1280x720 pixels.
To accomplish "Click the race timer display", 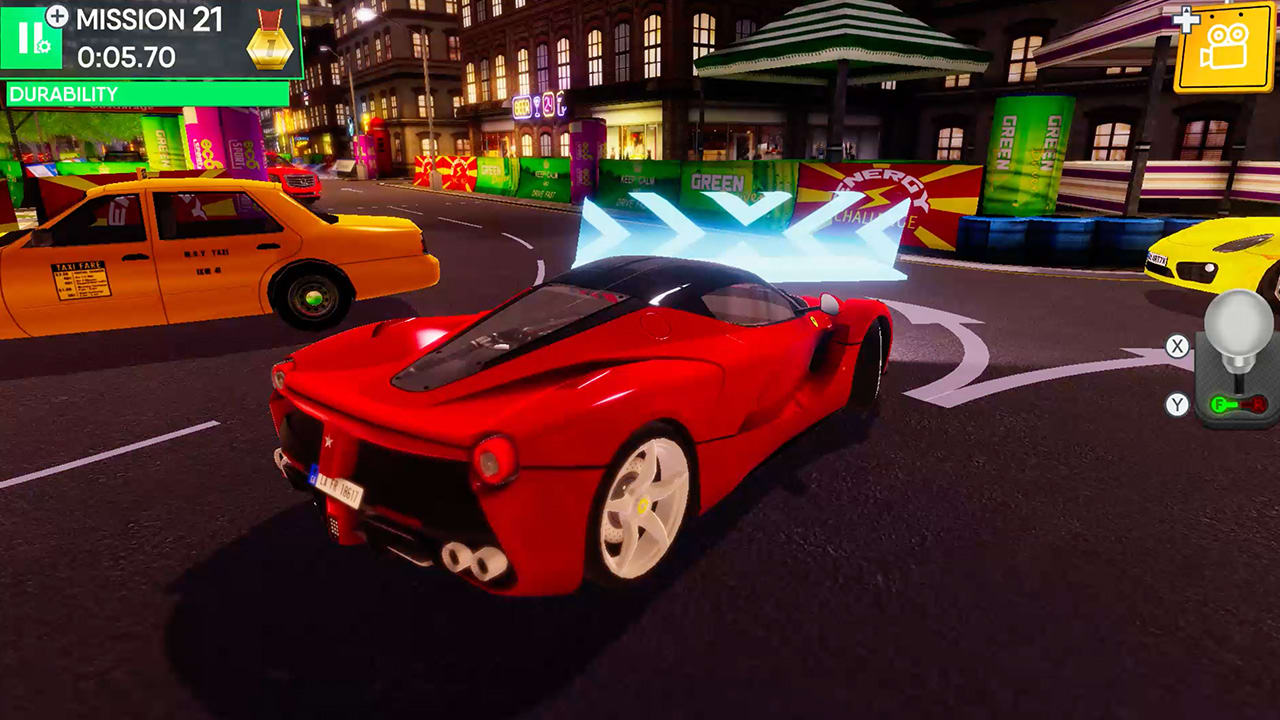I will coord(125,55).
